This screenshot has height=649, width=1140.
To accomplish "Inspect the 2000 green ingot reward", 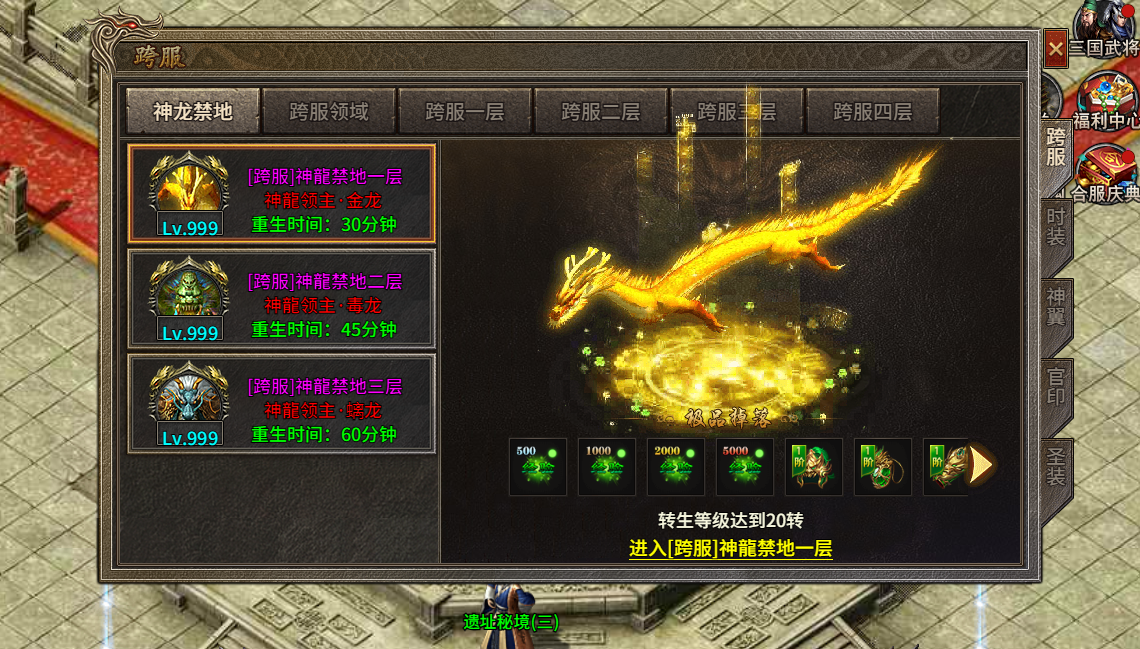I will pyautogui.click(x=676, y=467).
